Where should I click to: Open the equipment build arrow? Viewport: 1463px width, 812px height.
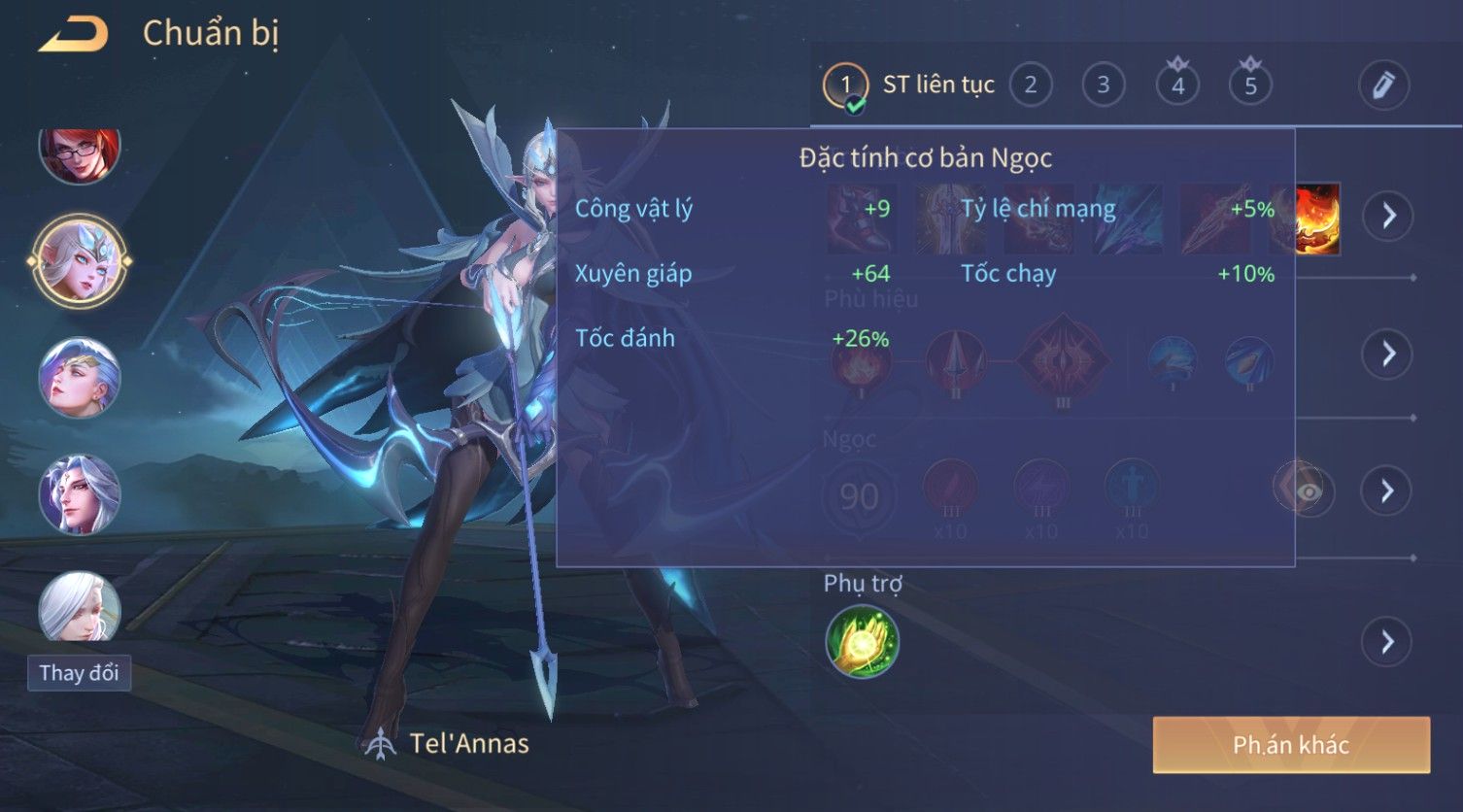click(1387, 215)
